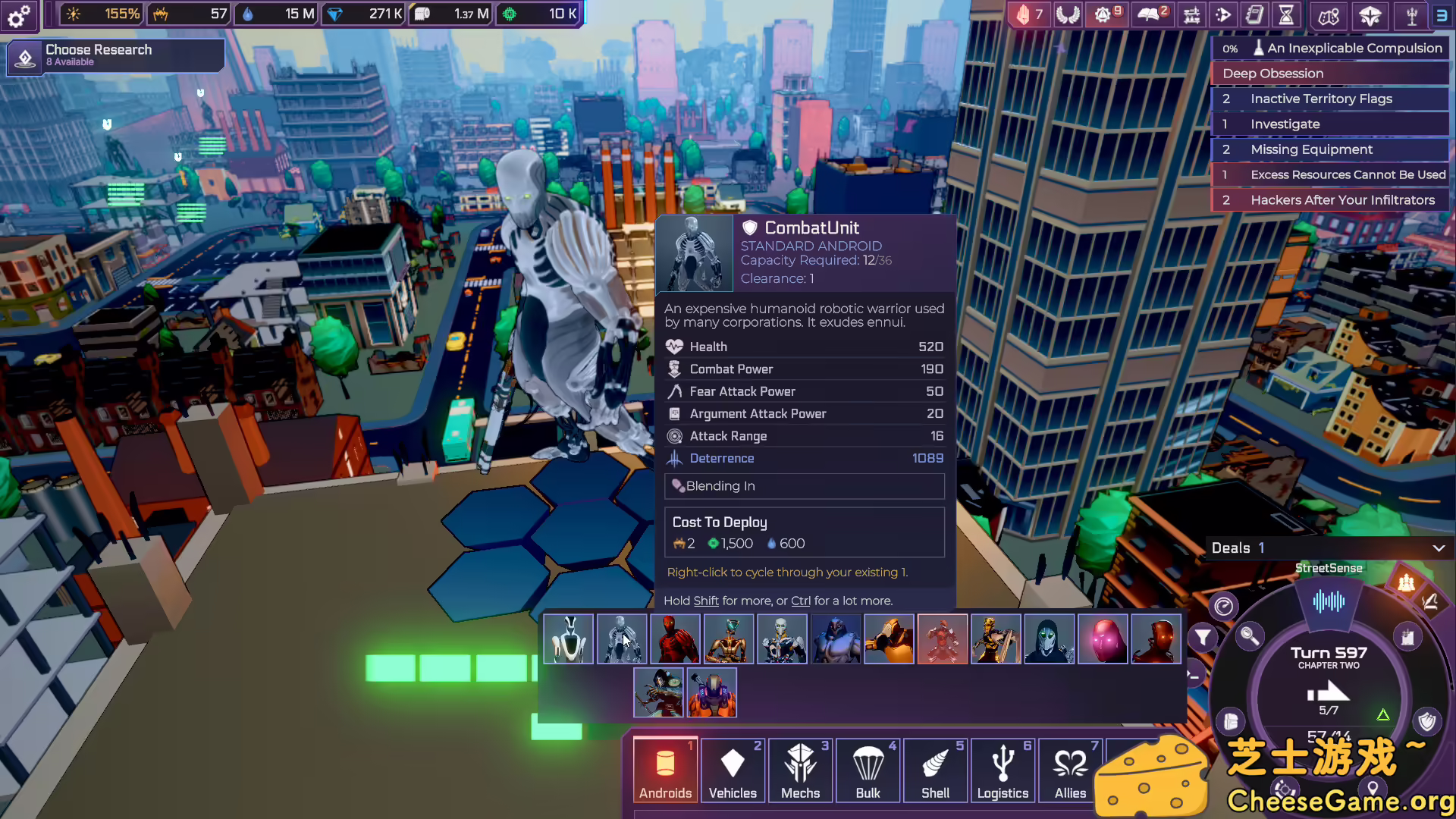Toggle the green triangle indicator under 5/7
The image size is (1456, 819).
[1383, 714]
